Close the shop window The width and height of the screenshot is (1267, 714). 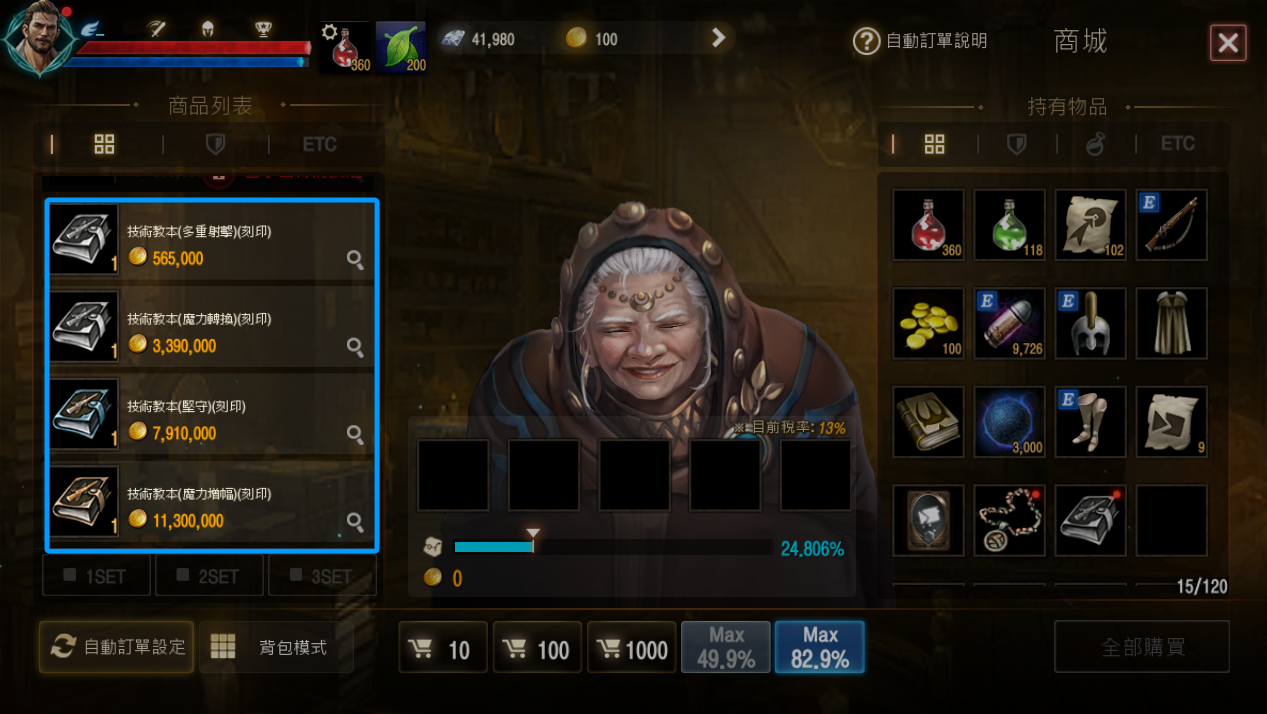click(x=1228, y=43)
